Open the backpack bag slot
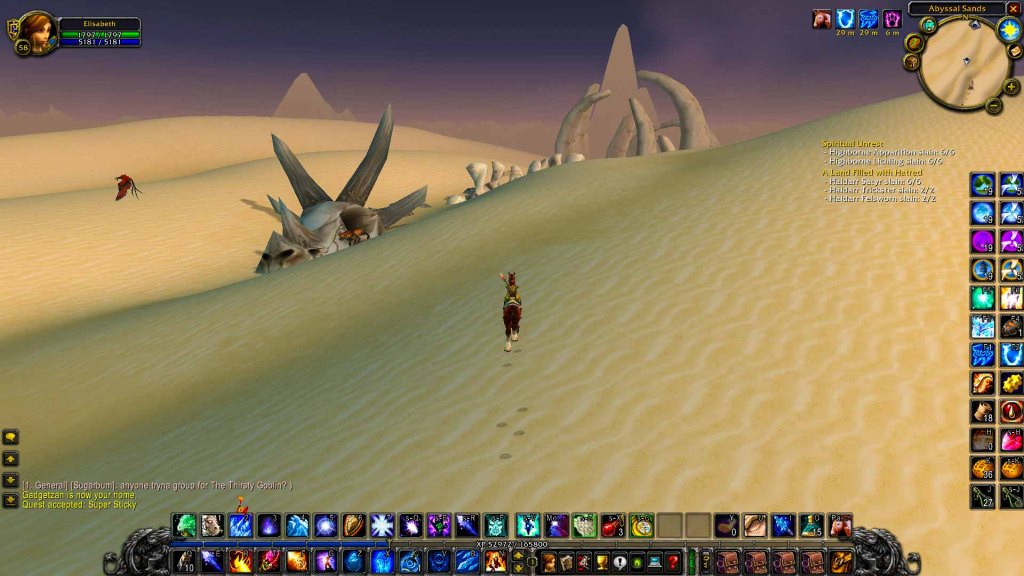This screenshot has width=1024, height=576. (x=841, y=562)
